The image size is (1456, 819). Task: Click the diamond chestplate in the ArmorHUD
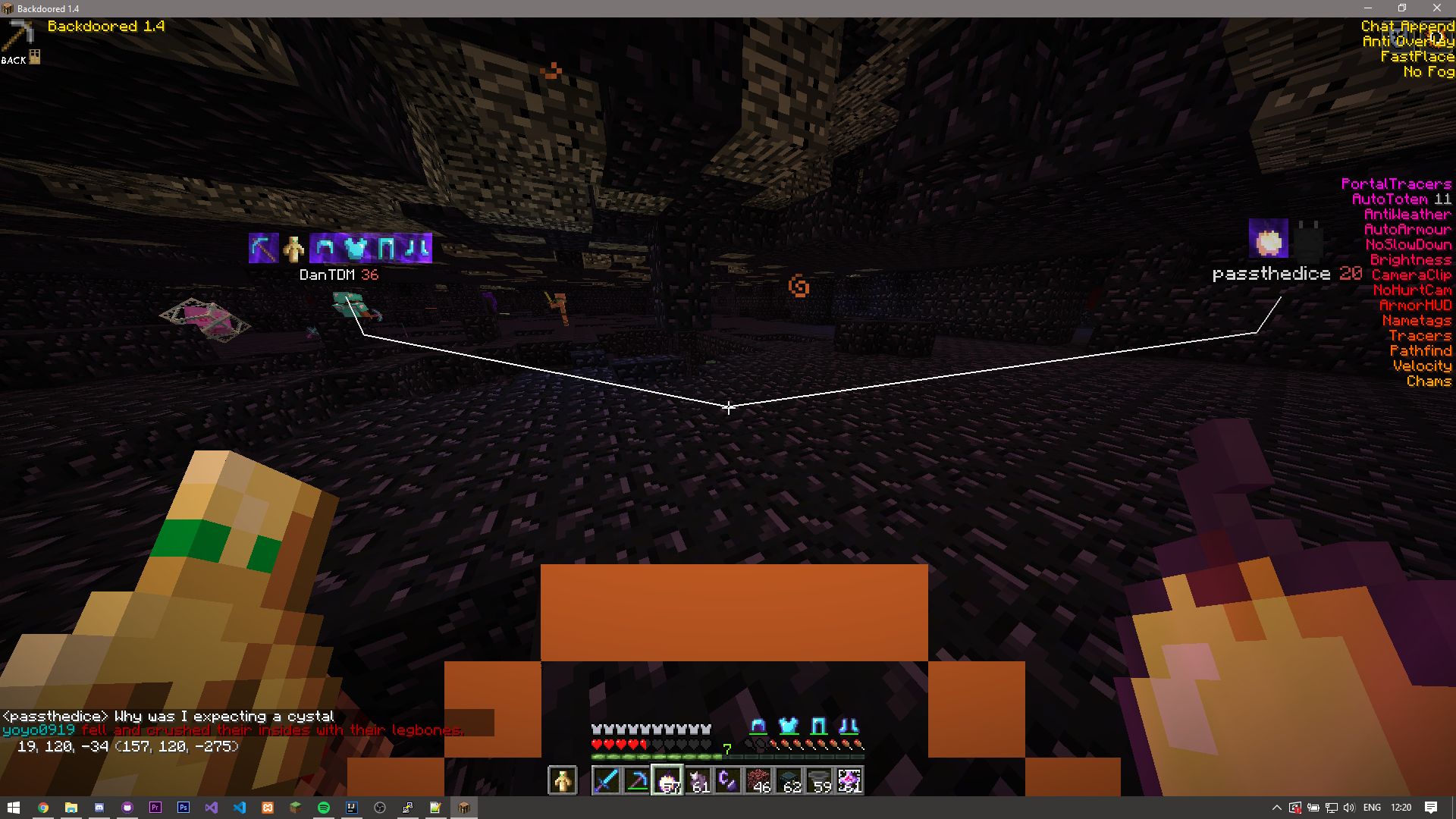click(x=788, y=726)
